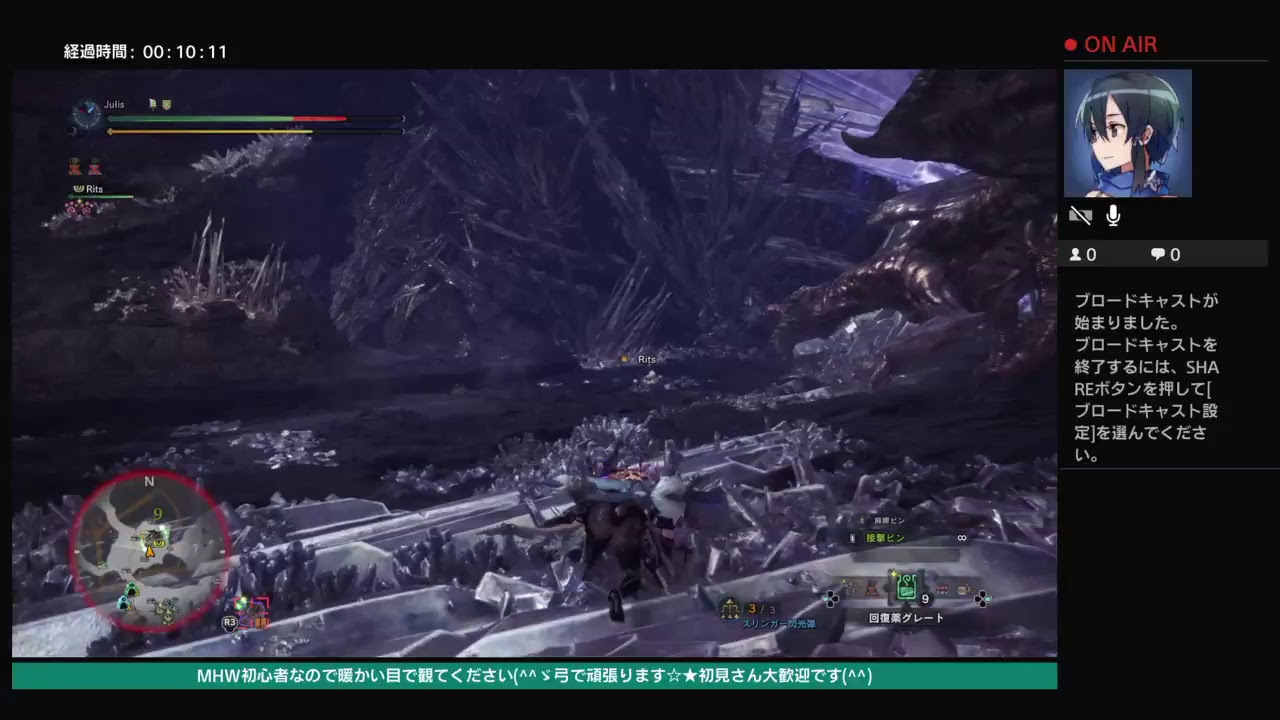Click the viewer count person icon
The width and height of the screenshot is (1280, 720).
(1075, 254)
